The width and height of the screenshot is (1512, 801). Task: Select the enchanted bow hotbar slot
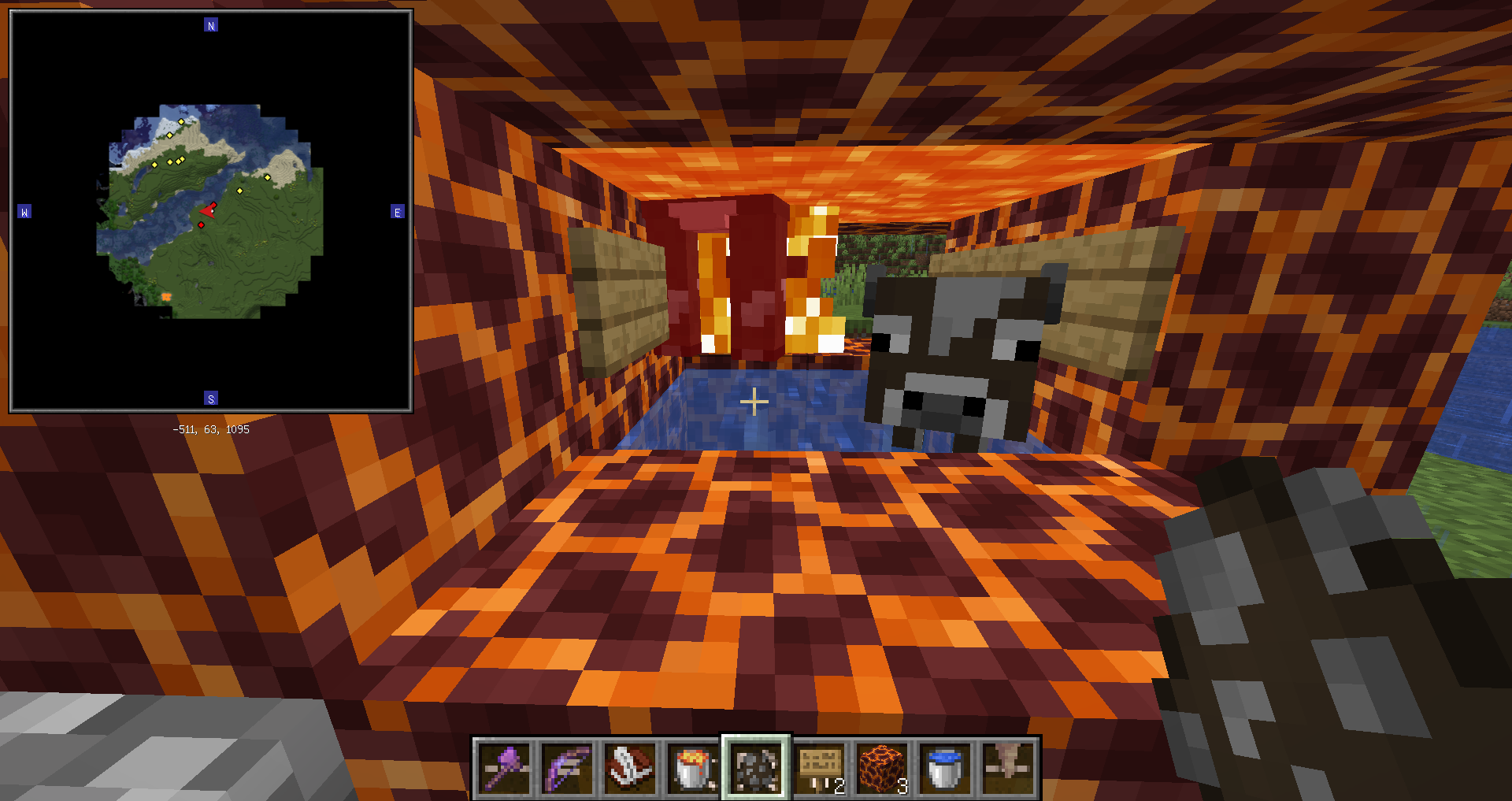pyautogui.click(x=567, y=768)
